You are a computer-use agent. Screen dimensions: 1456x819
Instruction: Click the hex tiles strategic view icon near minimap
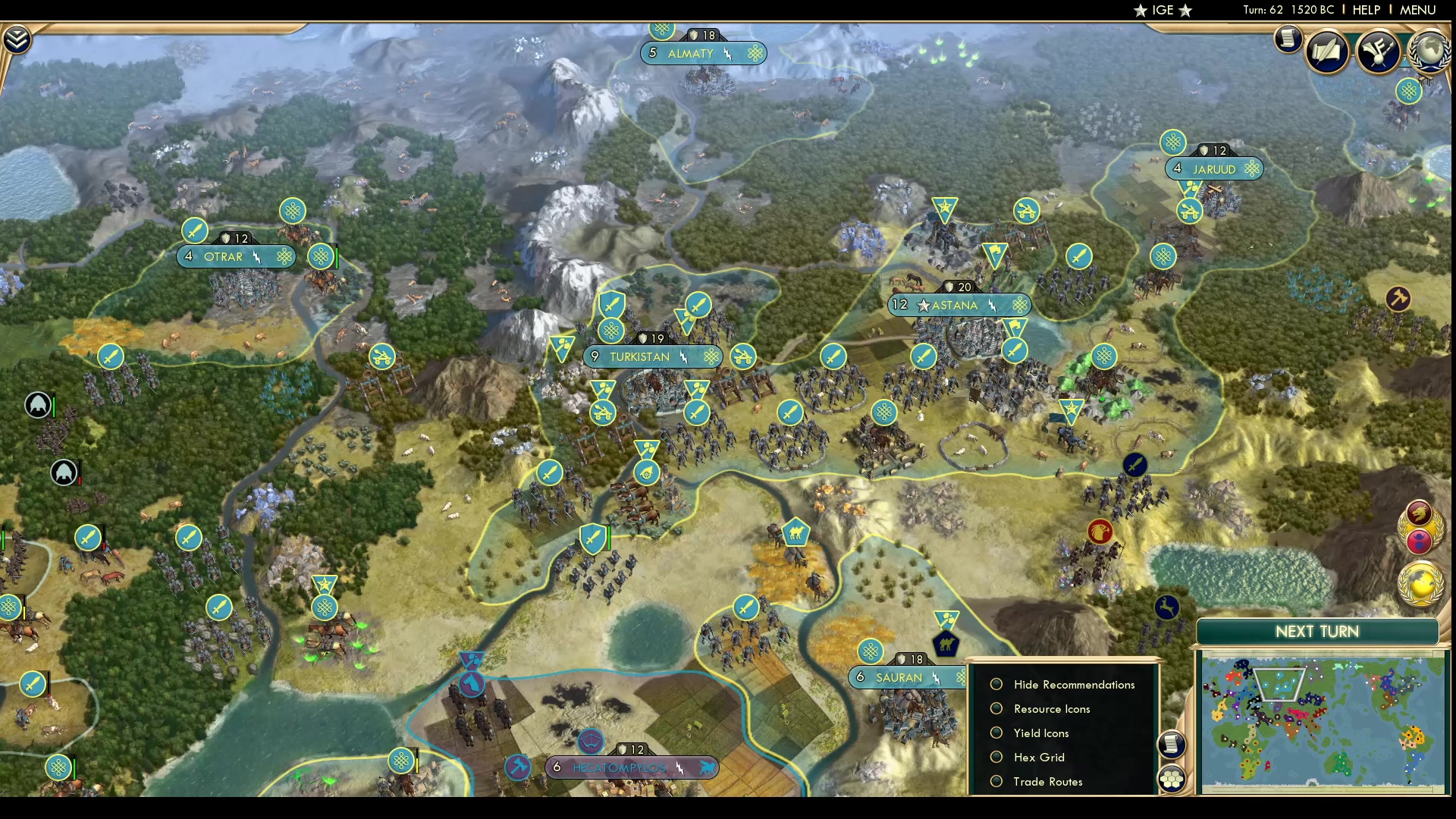point(1172,779)
